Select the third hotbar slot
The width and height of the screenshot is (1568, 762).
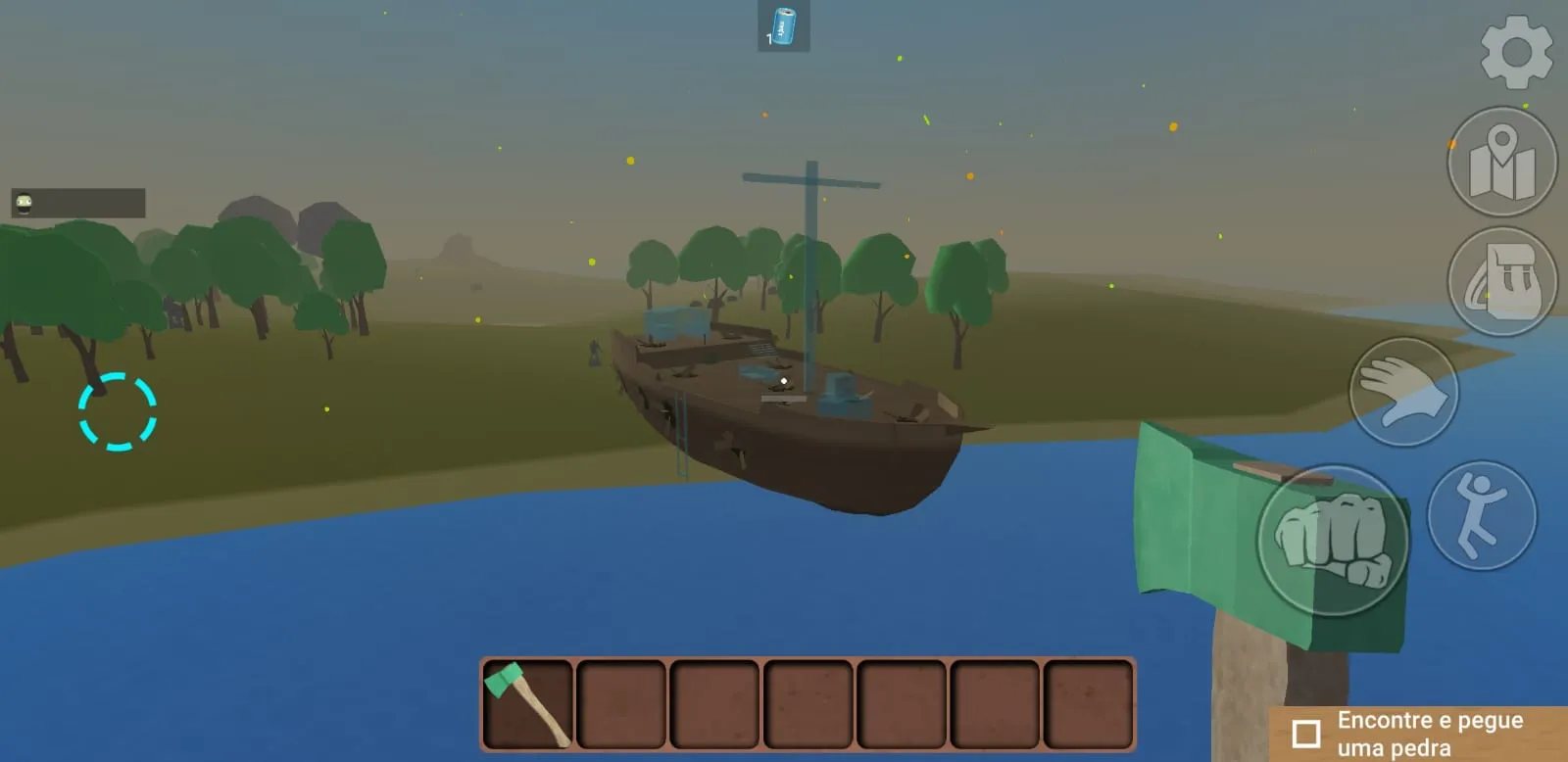714,703
